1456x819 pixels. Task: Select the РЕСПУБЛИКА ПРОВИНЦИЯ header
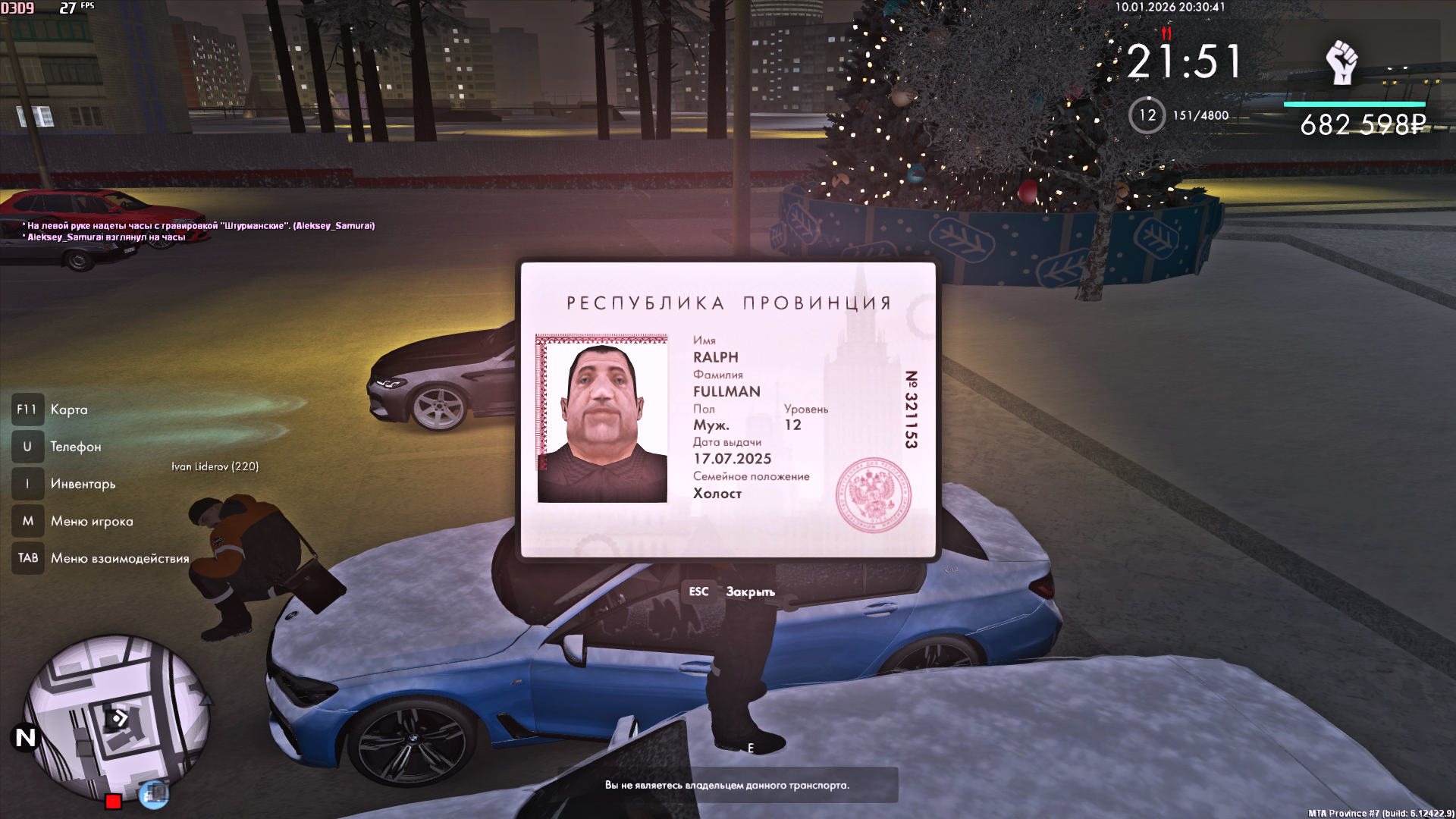pyautogui.click(x=728, y=300)
